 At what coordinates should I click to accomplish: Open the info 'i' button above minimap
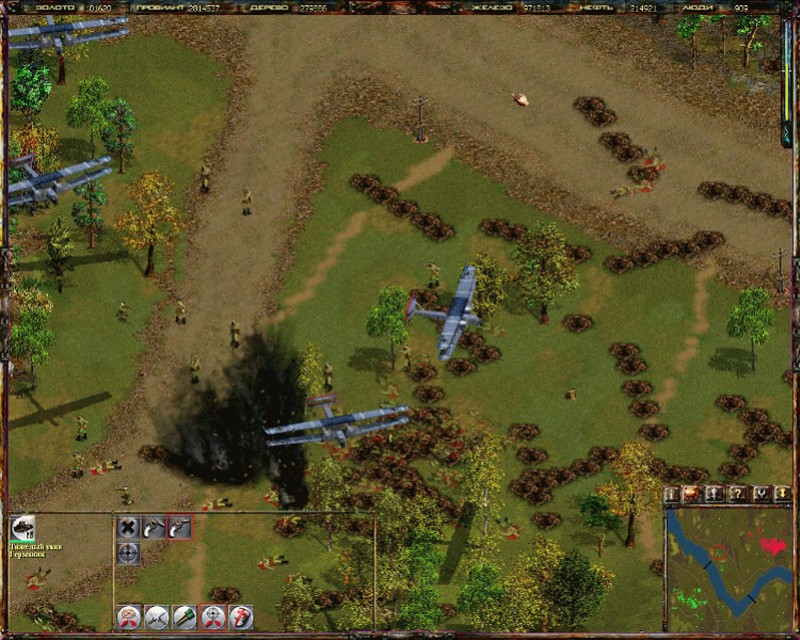click(x=672, y=494)
